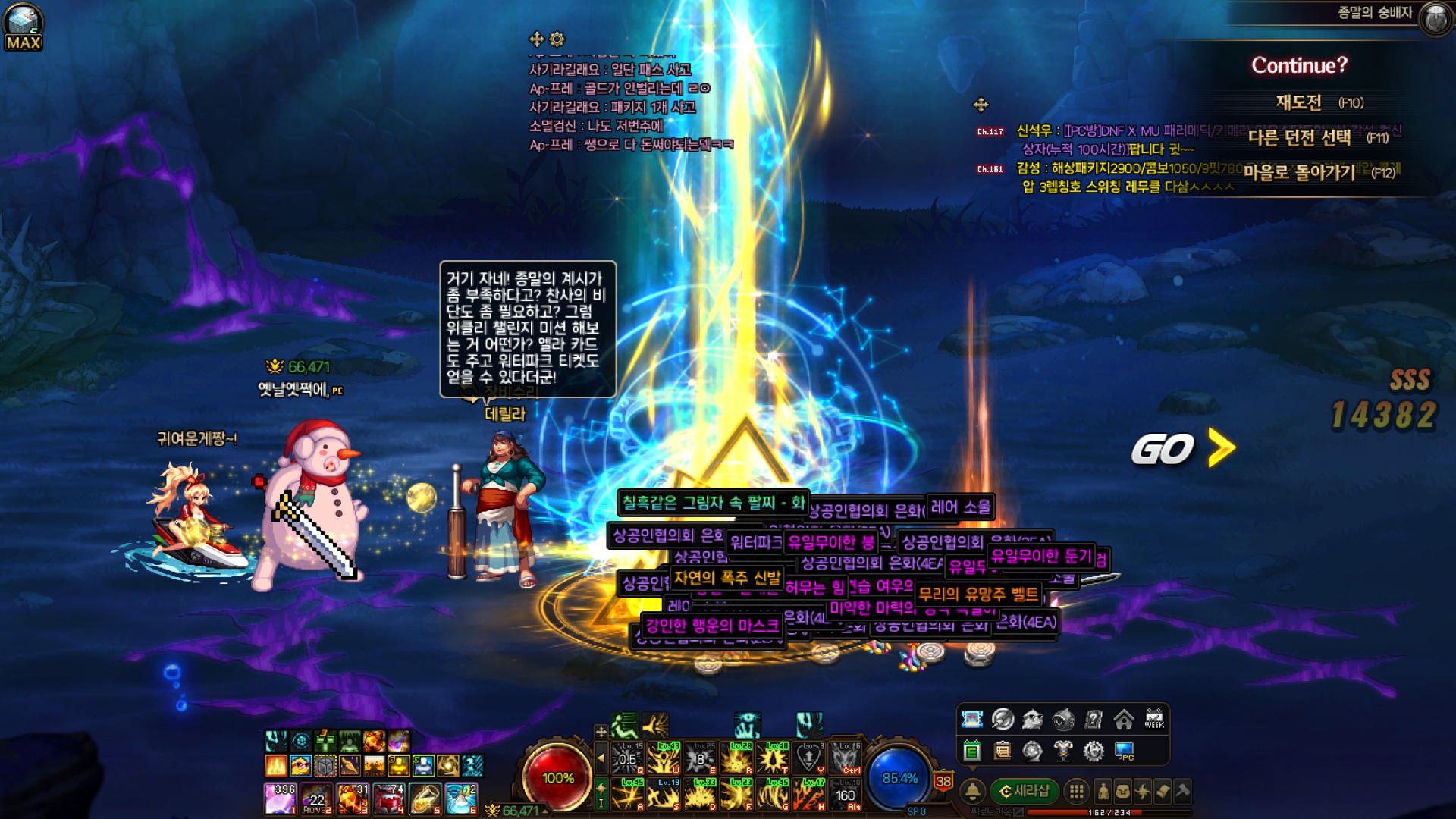The image size is (1456, 819).
Task: Click 마을로 돌아가기 to return to town
Action: coord(1300,172)
